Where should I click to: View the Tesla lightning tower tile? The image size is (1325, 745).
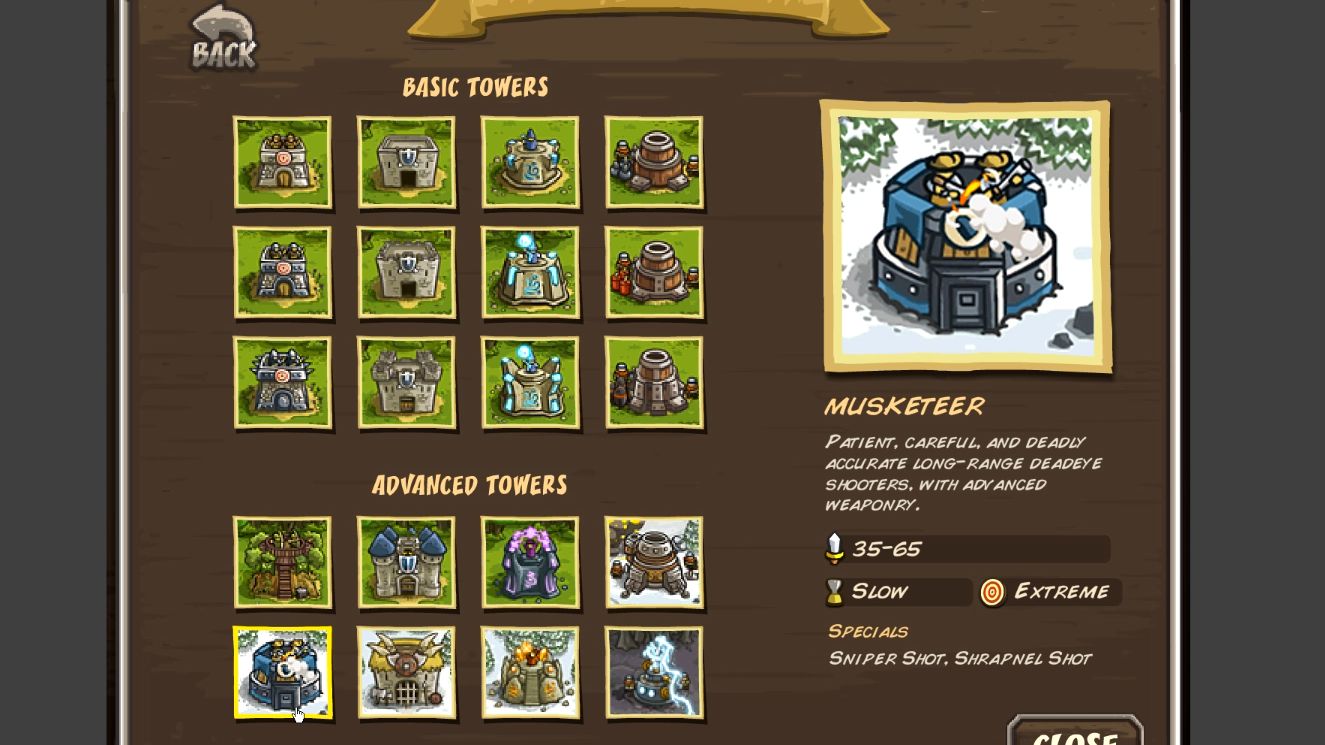[654, 672]
